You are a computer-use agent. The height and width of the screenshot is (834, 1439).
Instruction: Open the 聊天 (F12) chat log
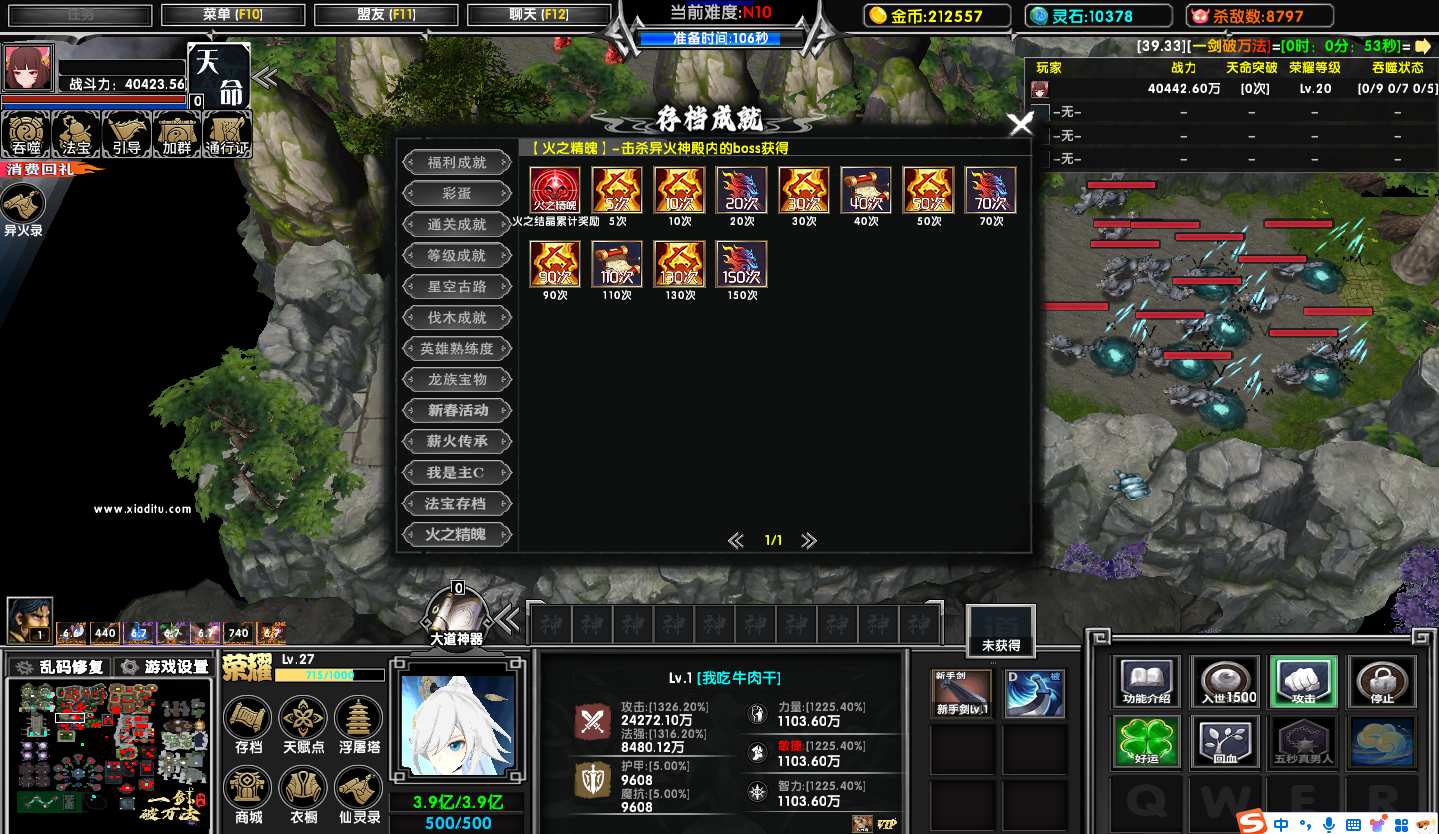point(538,15)
